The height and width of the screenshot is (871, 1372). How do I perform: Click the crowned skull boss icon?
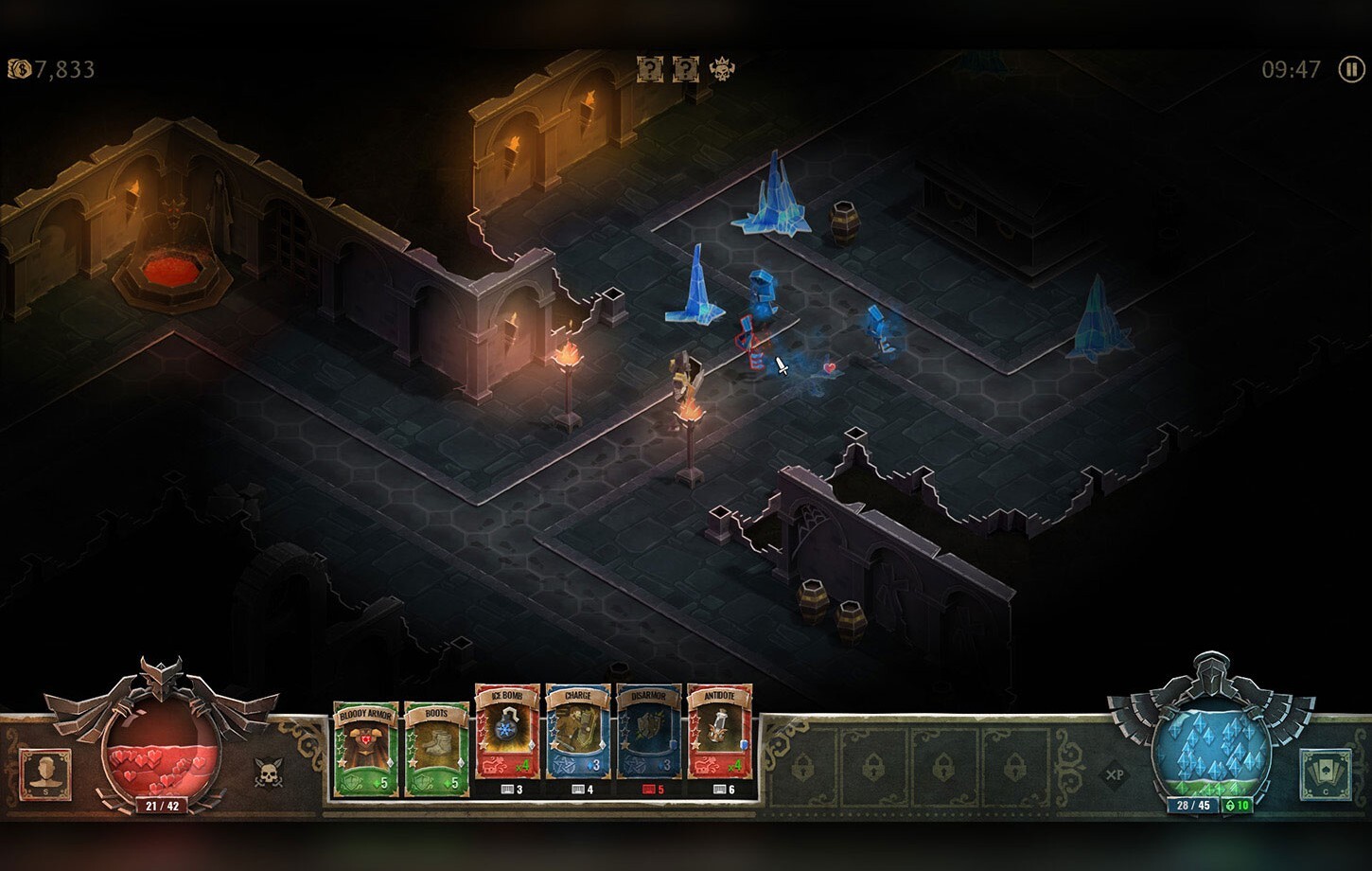(723, 68)
